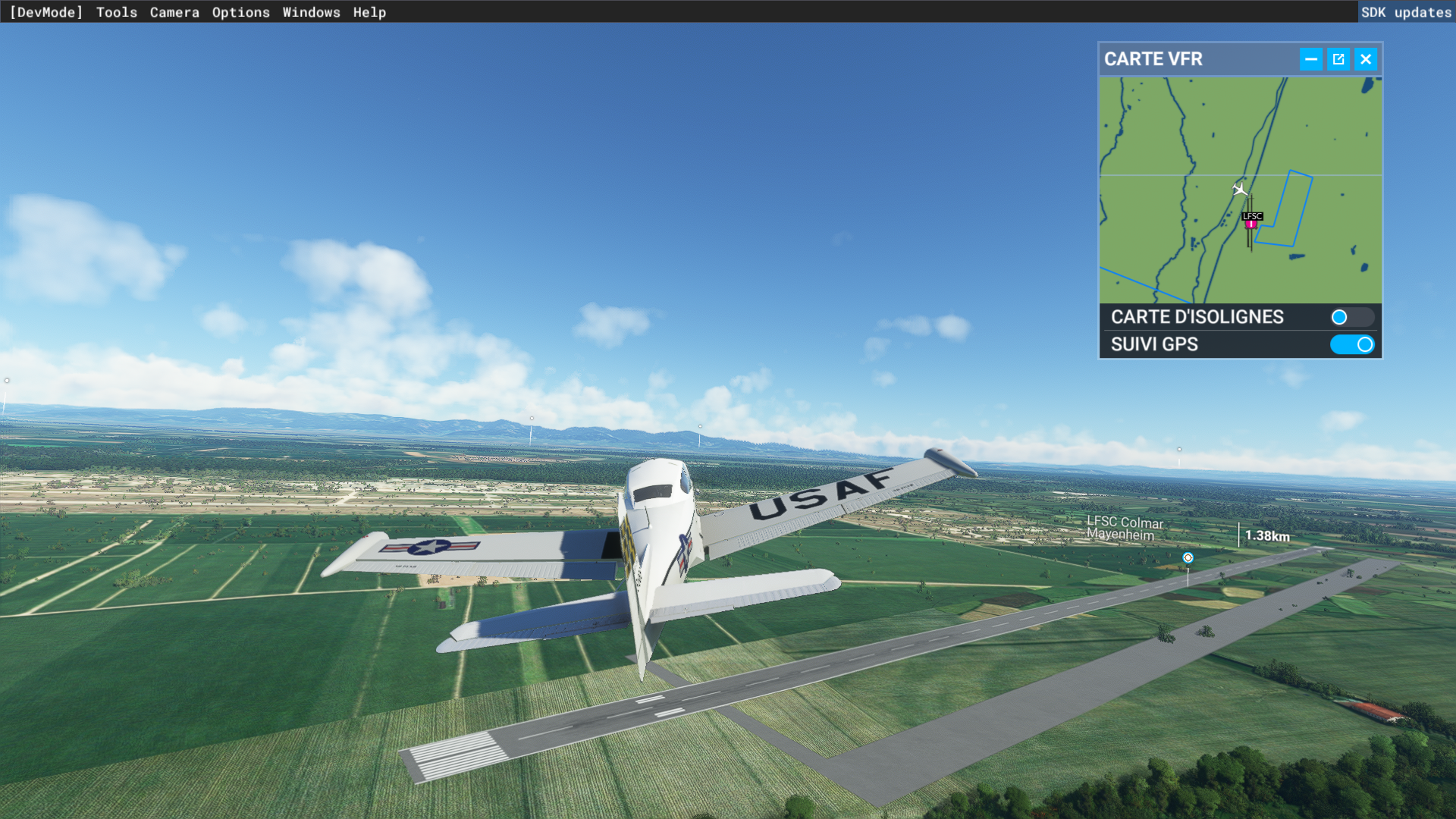Select the LFSC airport marker on map
The height and width of the screenshot is (819, 1456).
click(1251, 221)
